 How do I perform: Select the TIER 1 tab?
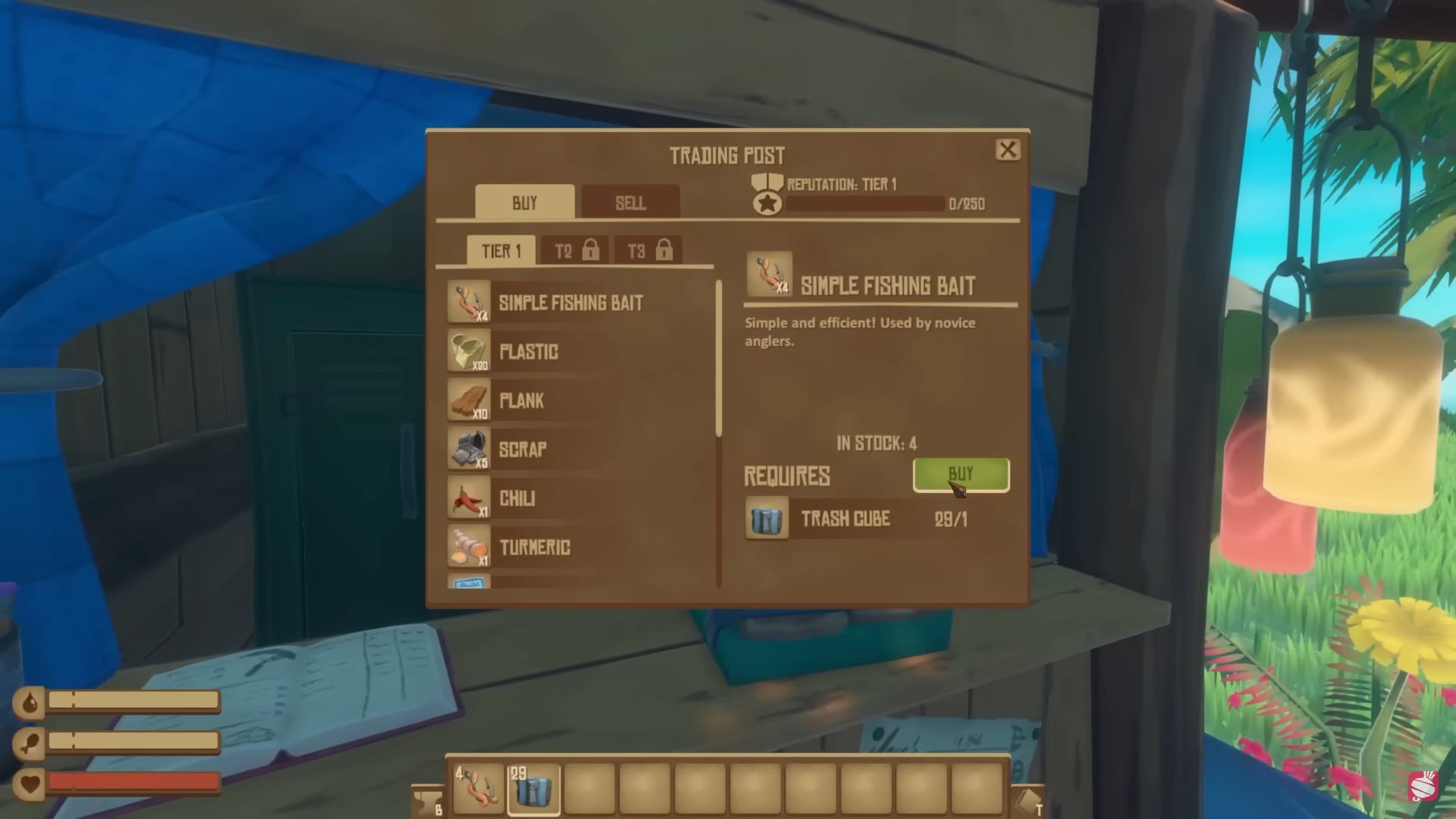click(501, 250)
